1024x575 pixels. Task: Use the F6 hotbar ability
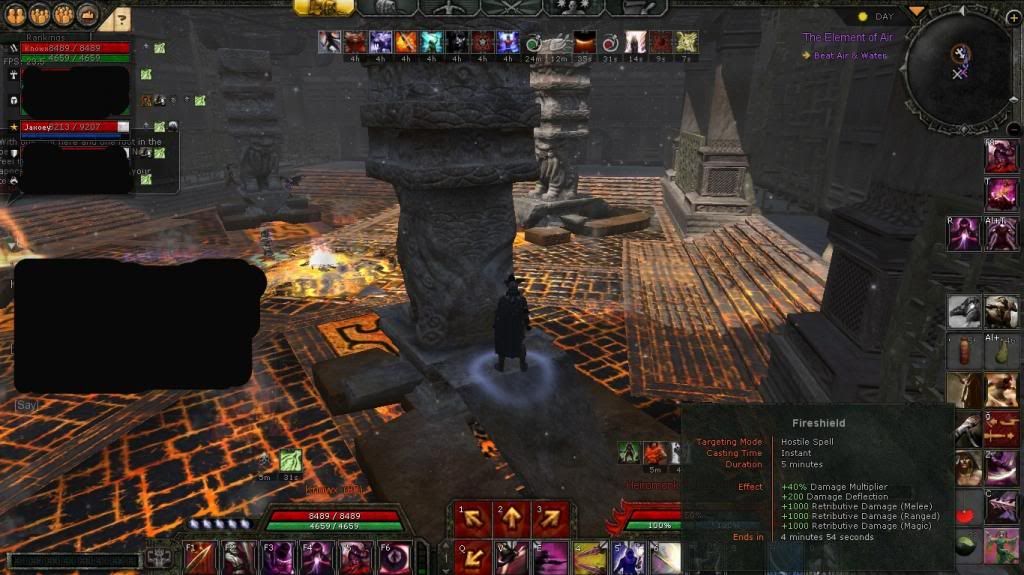pyautogui.click(x=393, y=557)
